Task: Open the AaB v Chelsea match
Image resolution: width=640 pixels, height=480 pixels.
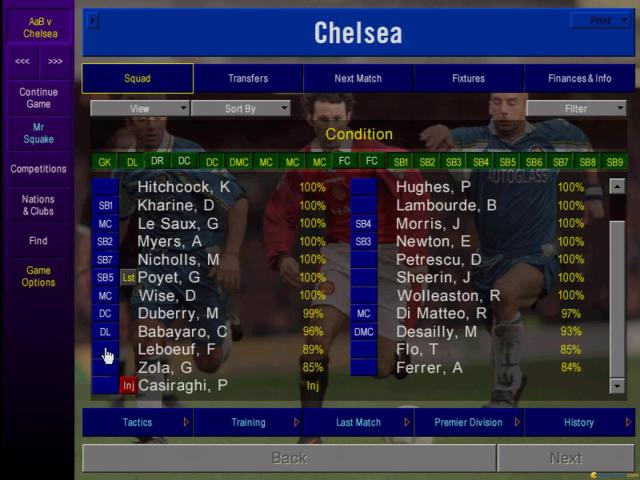Action: 38,27
